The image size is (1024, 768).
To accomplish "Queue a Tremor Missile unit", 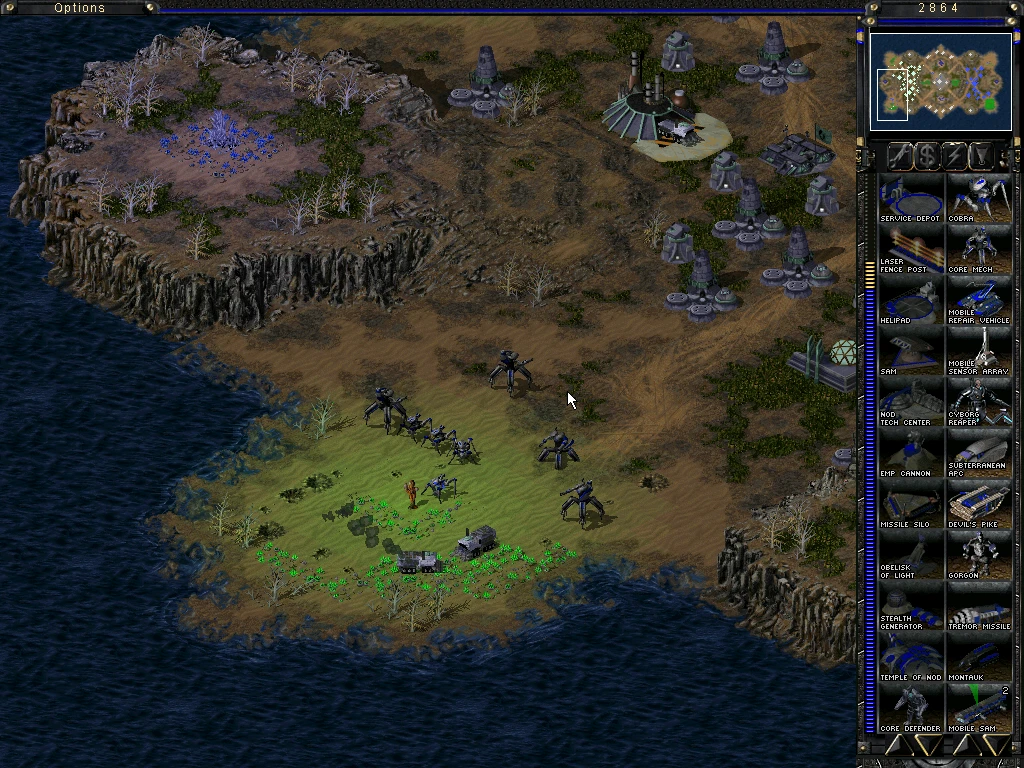I will coord(978,607).
